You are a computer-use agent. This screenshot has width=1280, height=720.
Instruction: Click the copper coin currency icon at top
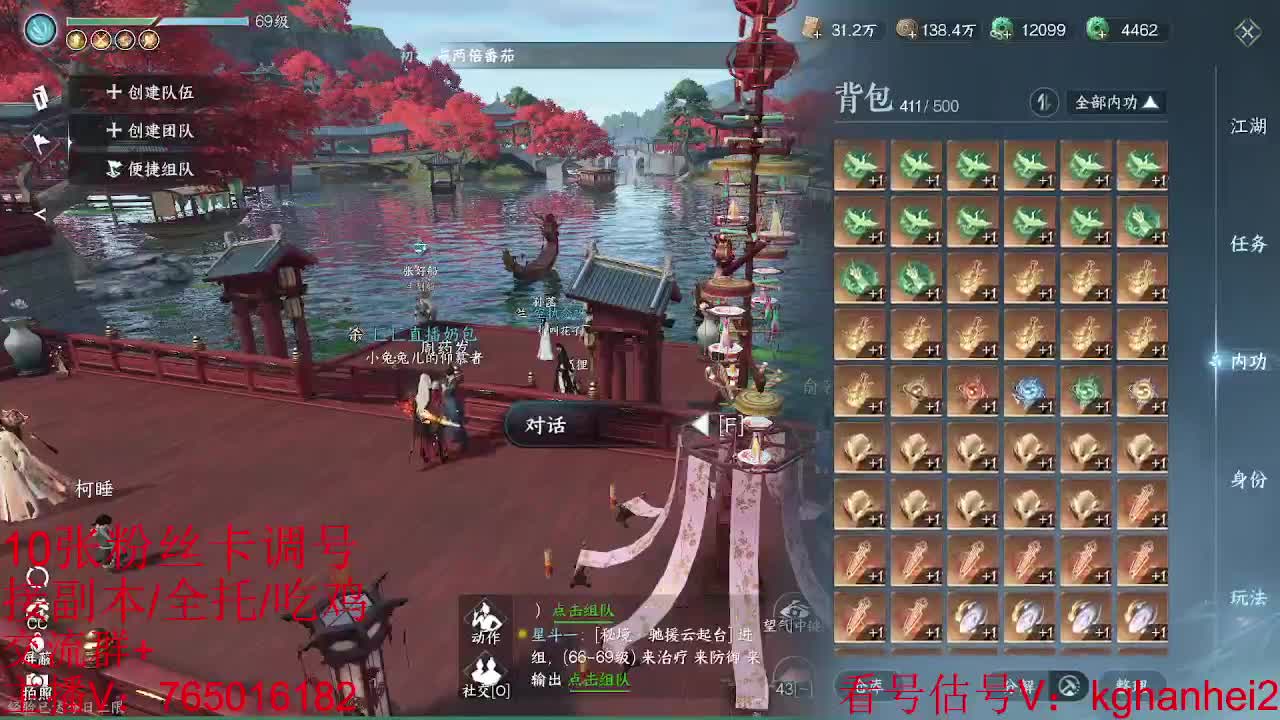point(907,30)
